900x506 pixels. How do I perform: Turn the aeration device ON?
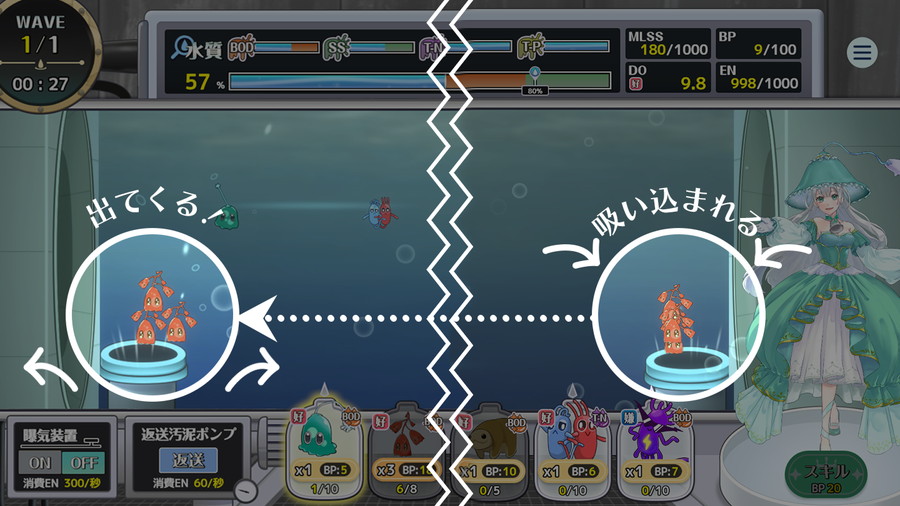point(39,463)
